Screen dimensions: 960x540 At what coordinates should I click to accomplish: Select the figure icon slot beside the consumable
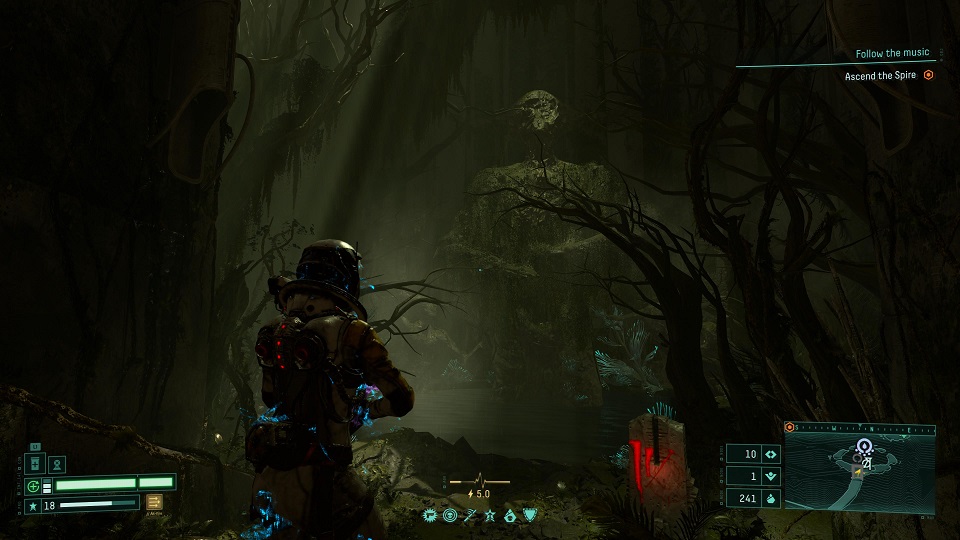(x=57, y=464)
